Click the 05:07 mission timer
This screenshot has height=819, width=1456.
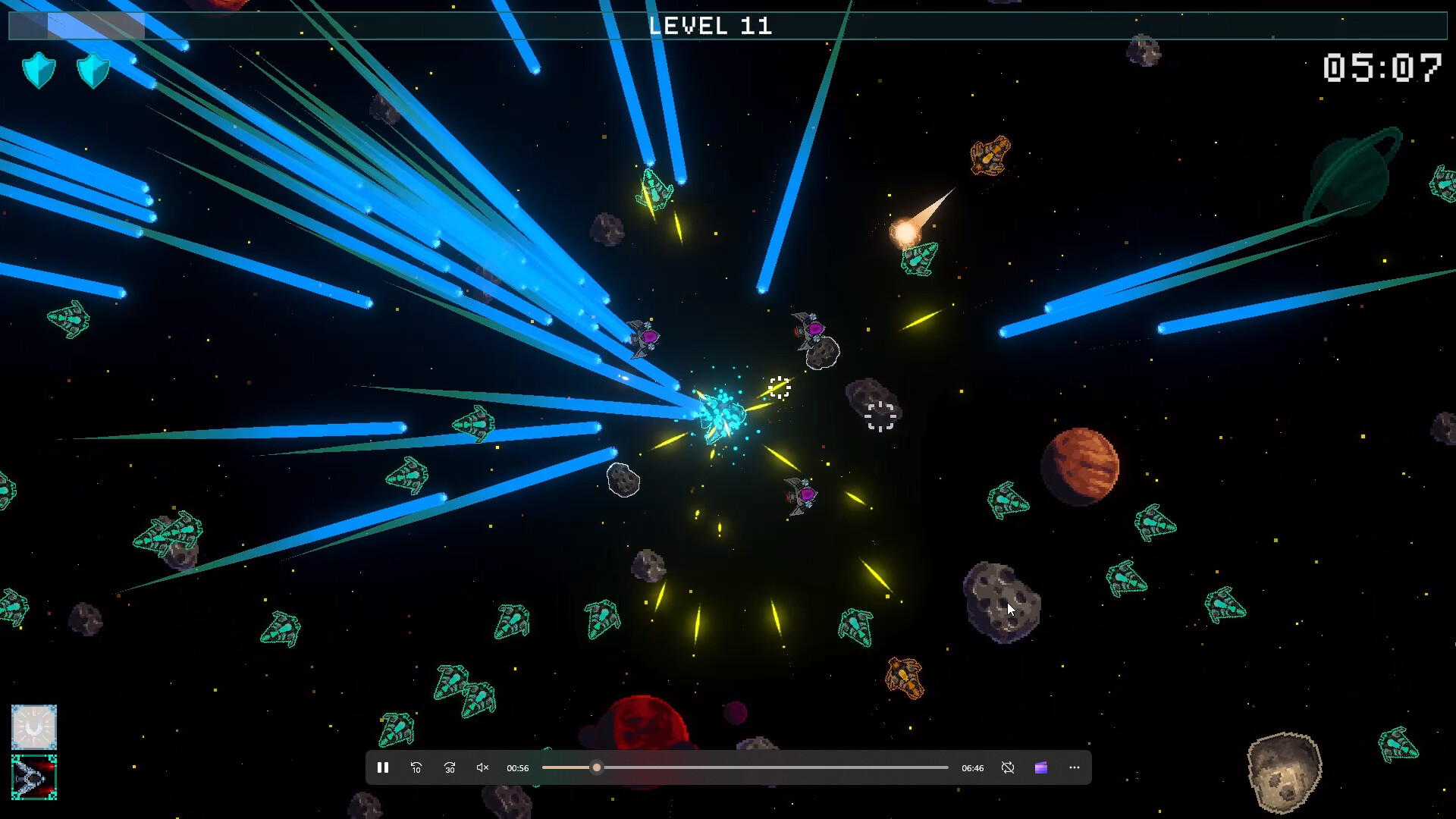tap(1382, 68)
